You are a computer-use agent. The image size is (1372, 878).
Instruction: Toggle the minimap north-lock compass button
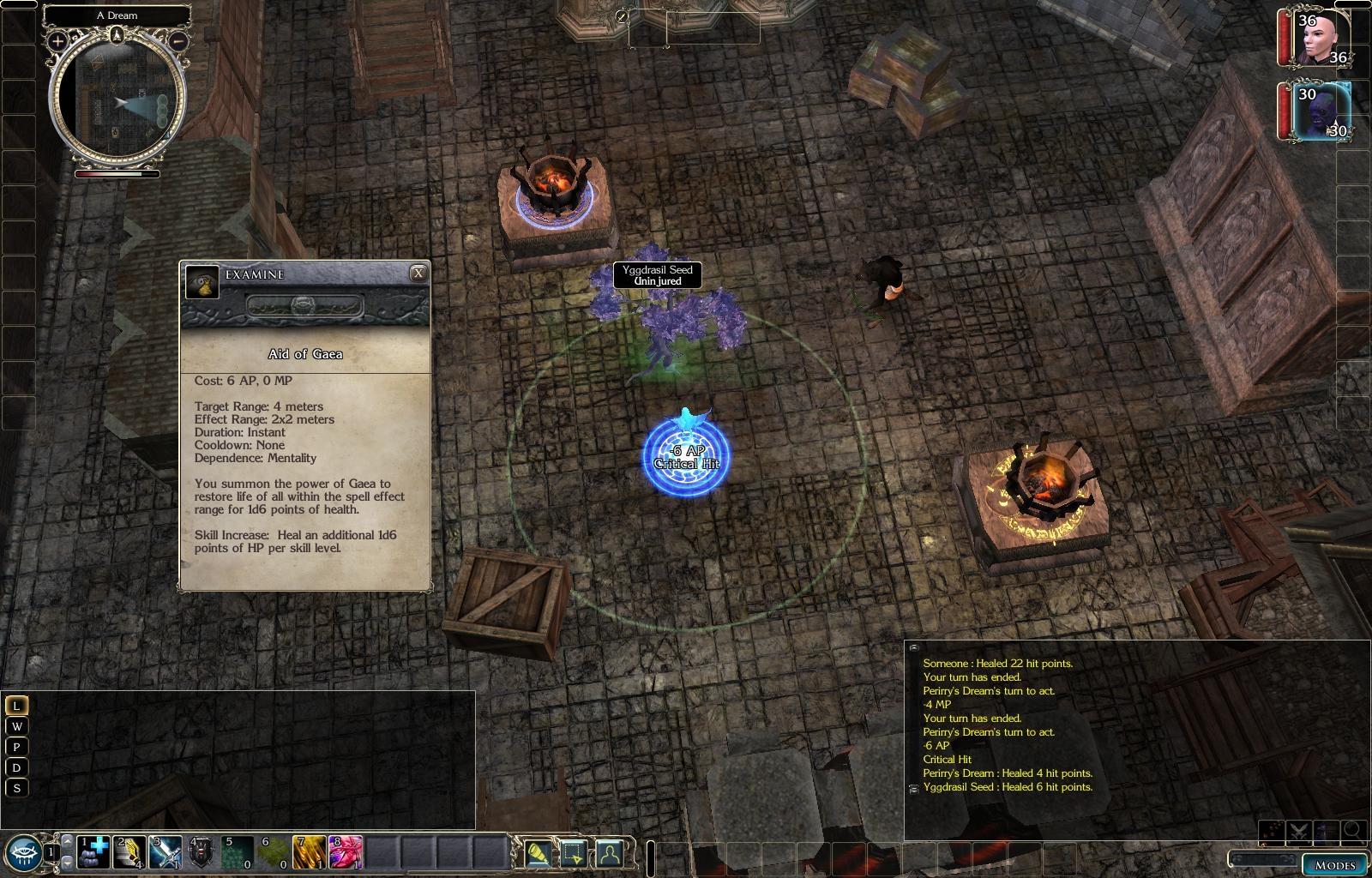click(x=117, y=34)
